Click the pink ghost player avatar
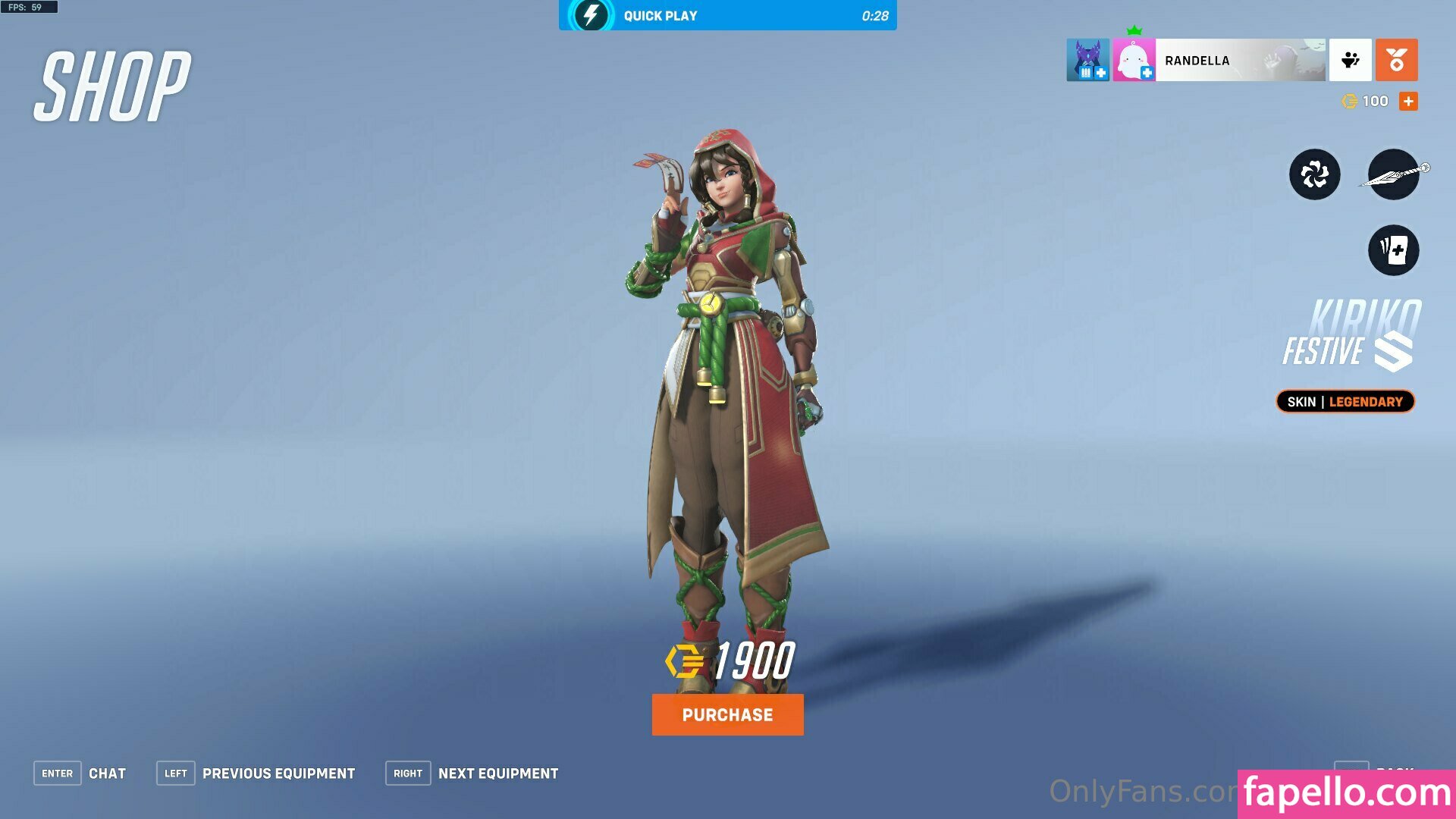This screenshot has width=1456, height=819. 1134,60
